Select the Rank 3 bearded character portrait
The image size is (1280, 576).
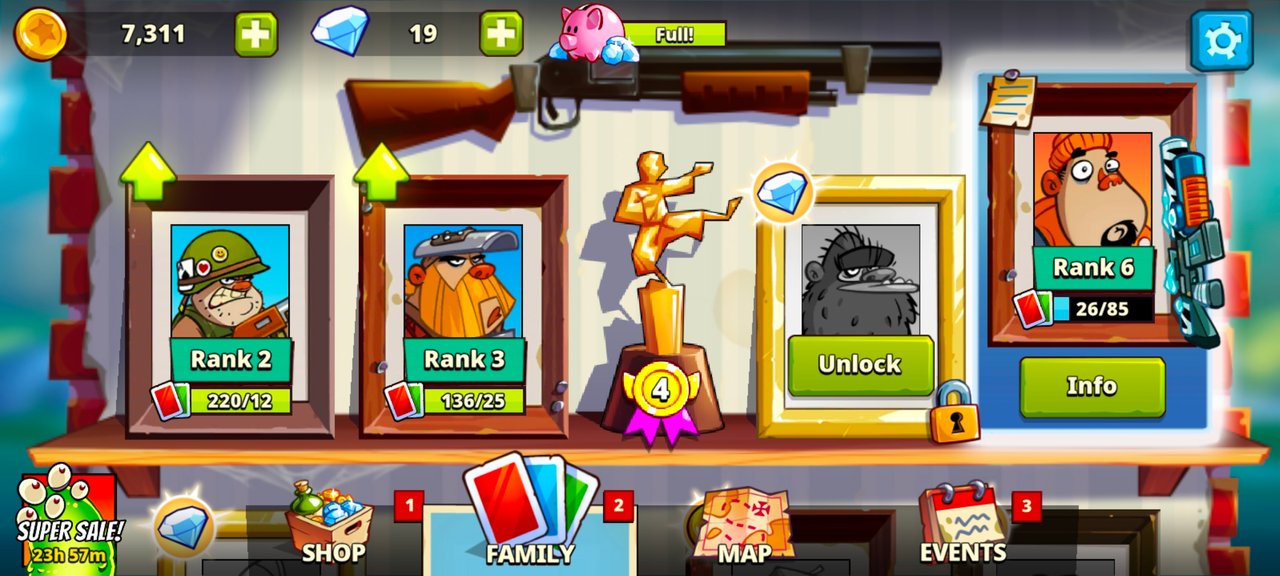tap(463, 280)
